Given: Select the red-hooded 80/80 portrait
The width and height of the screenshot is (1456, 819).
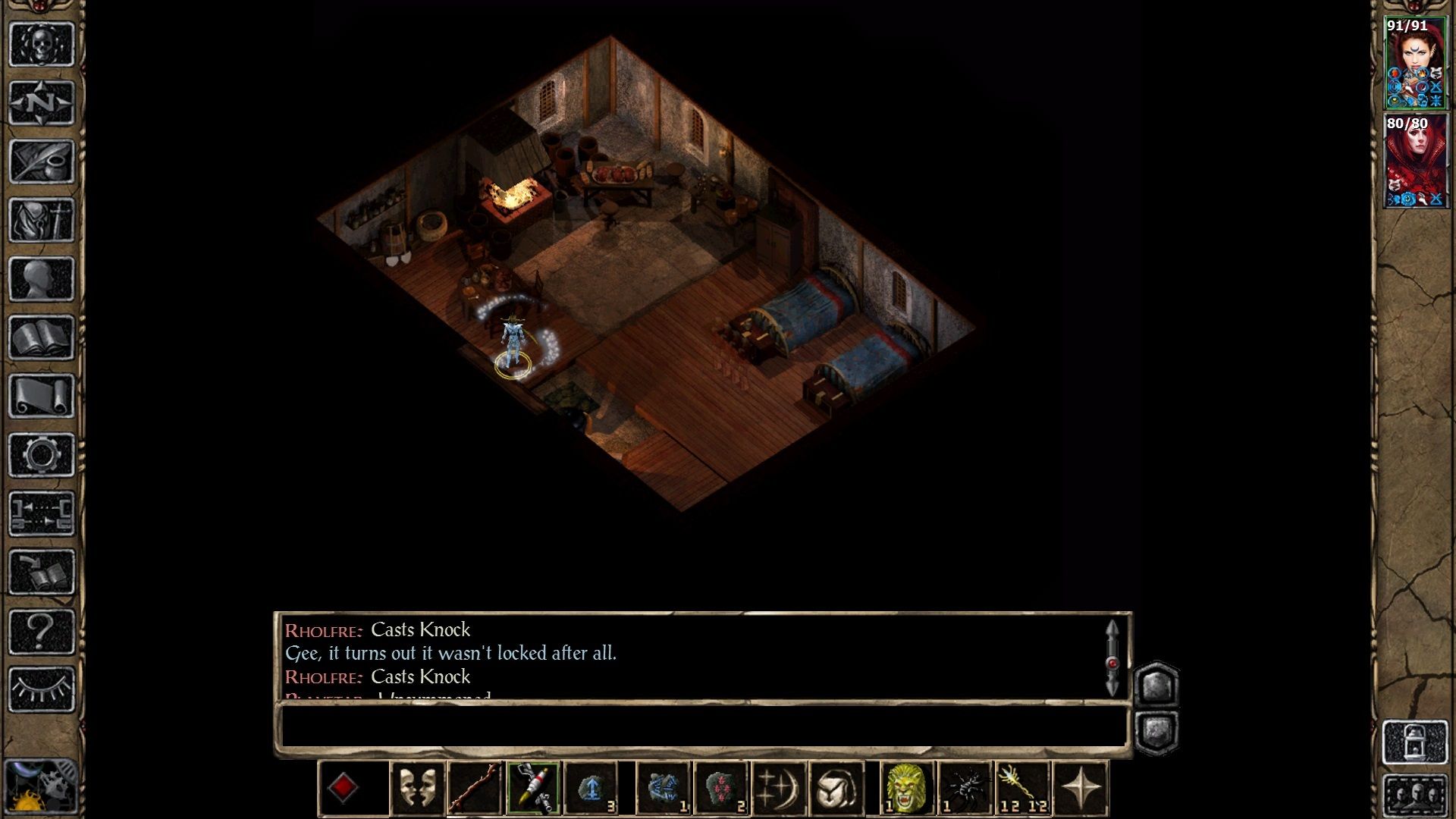Looking at the screenshot, I should (x=1414, y=161).
